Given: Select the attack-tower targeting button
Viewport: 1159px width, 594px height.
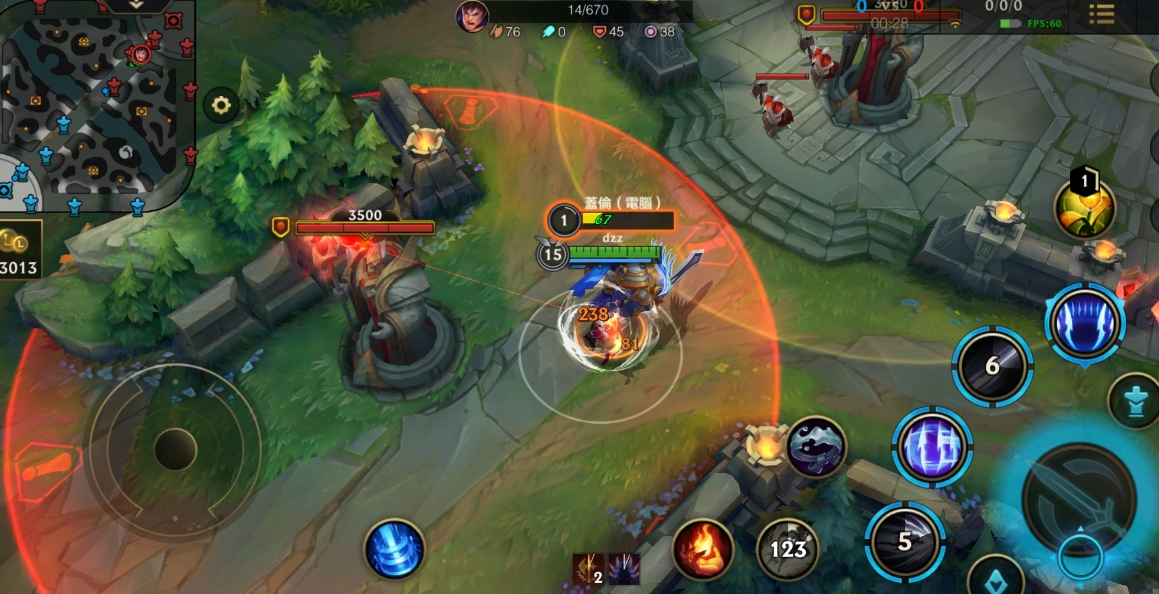Looking at the screenshot, I should coord(1134,401).
